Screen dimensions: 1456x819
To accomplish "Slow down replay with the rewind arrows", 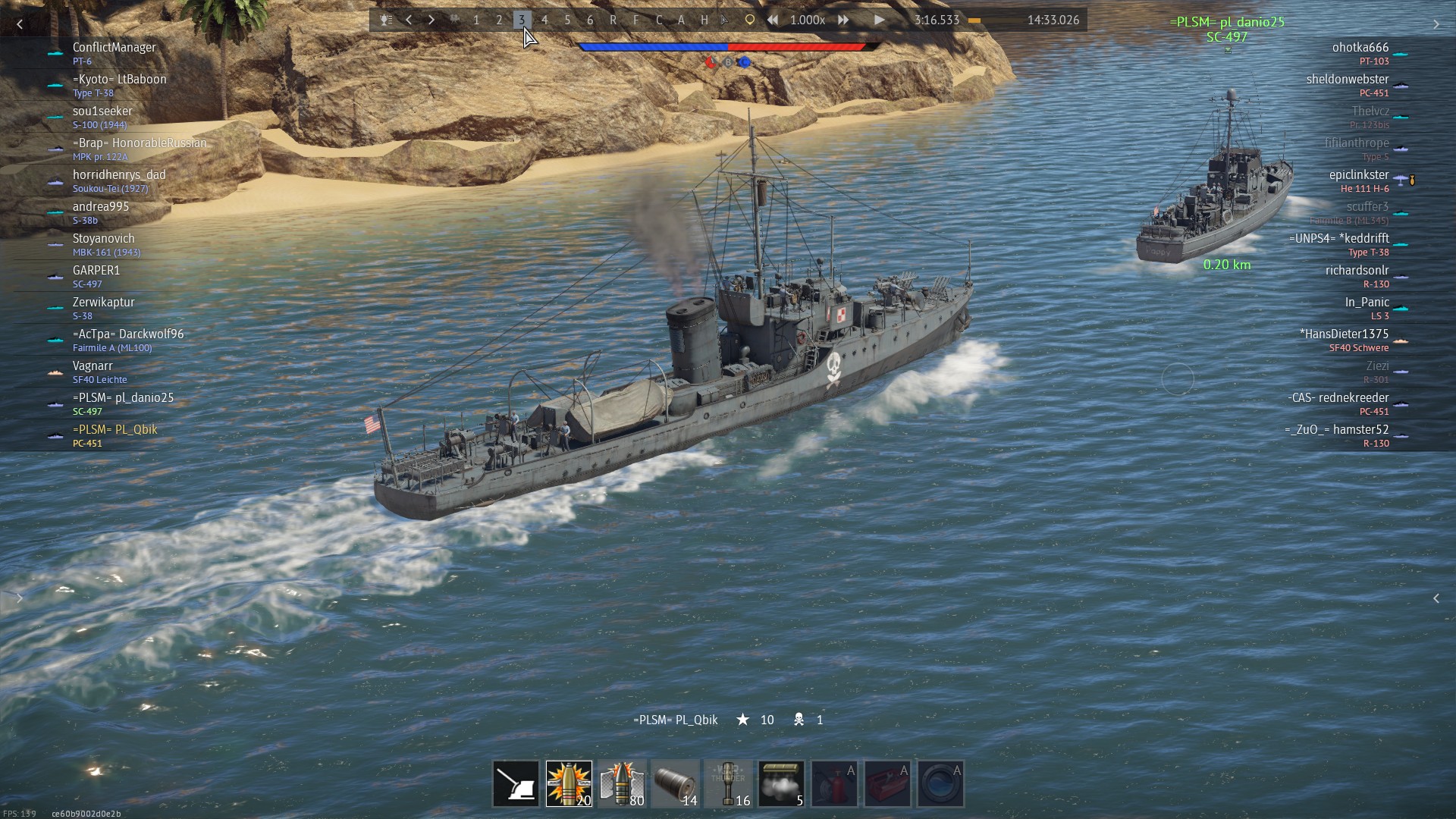I will [x=773, y=20].
